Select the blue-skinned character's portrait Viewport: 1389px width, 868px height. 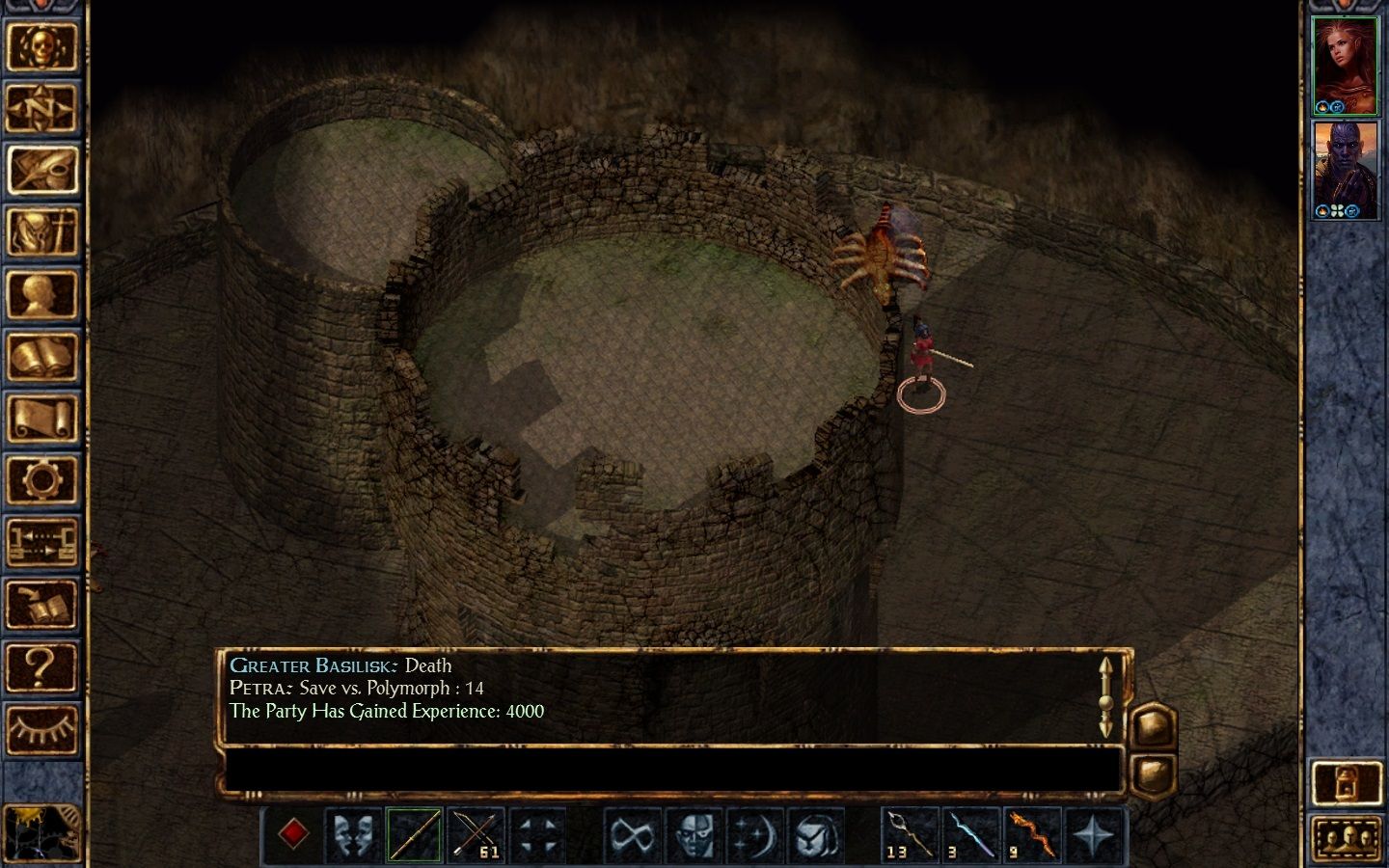tap(1345, 170)
